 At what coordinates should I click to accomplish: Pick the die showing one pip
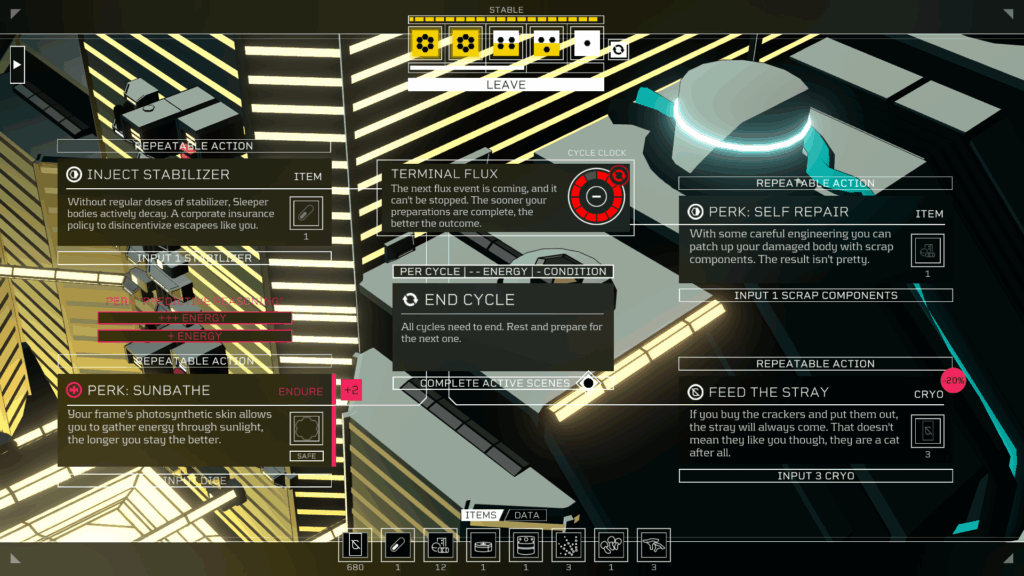585,43
